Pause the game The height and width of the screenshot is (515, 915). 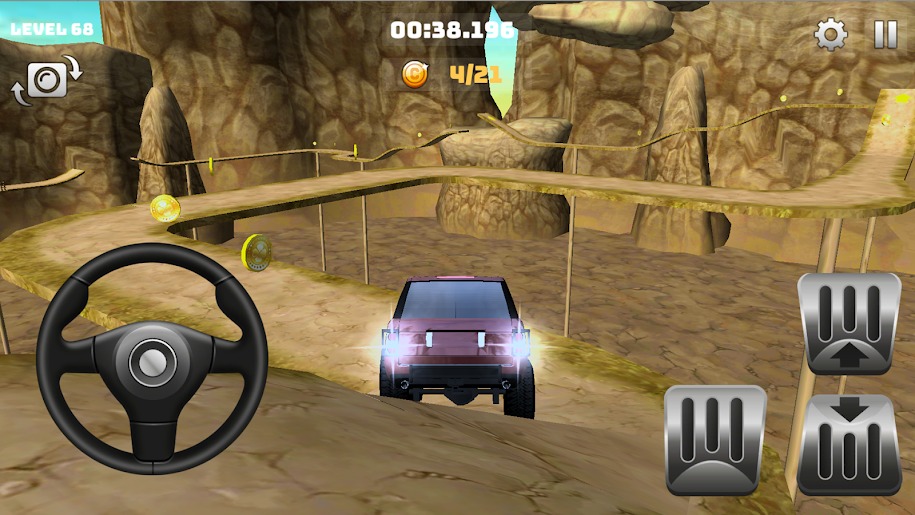click(x=885, y=35)
